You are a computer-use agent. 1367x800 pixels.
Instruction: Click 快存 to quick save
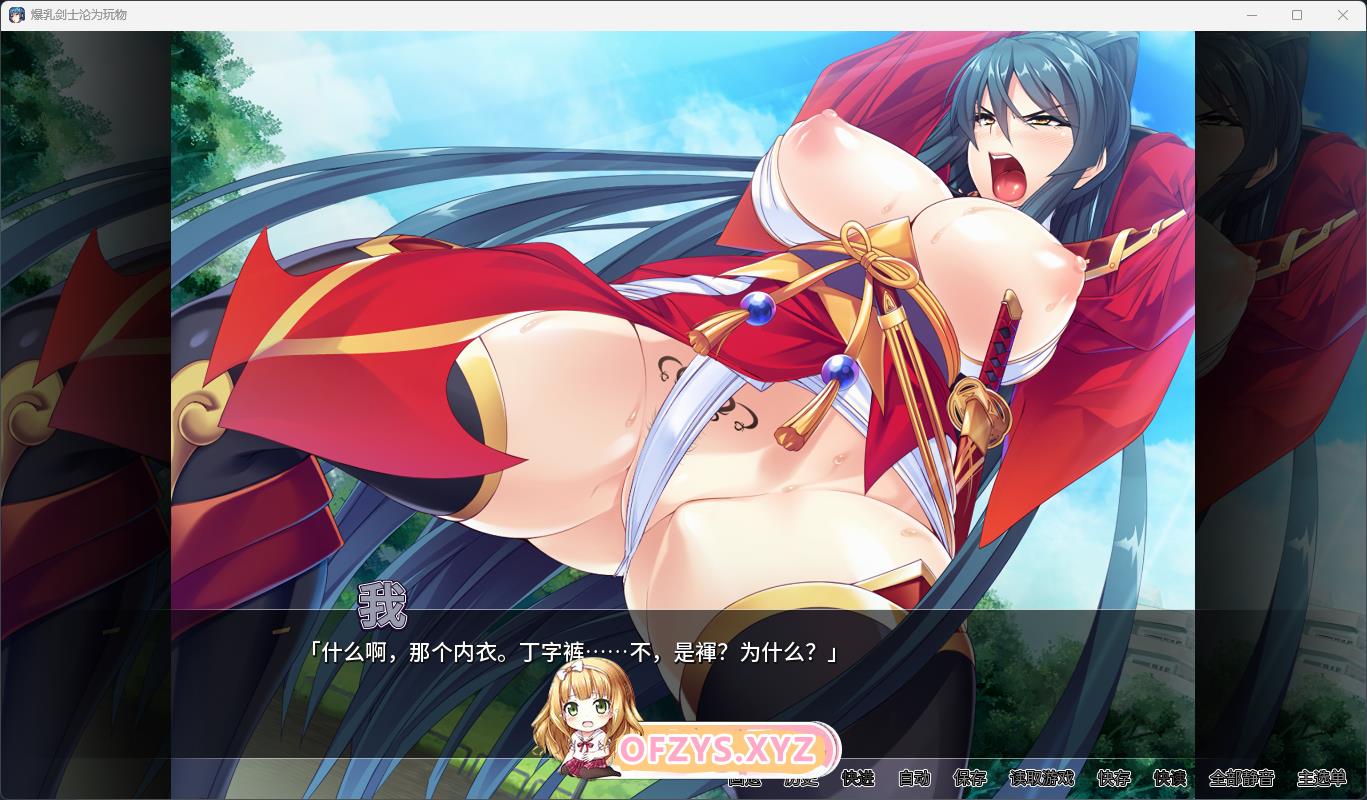point(1114,778)
